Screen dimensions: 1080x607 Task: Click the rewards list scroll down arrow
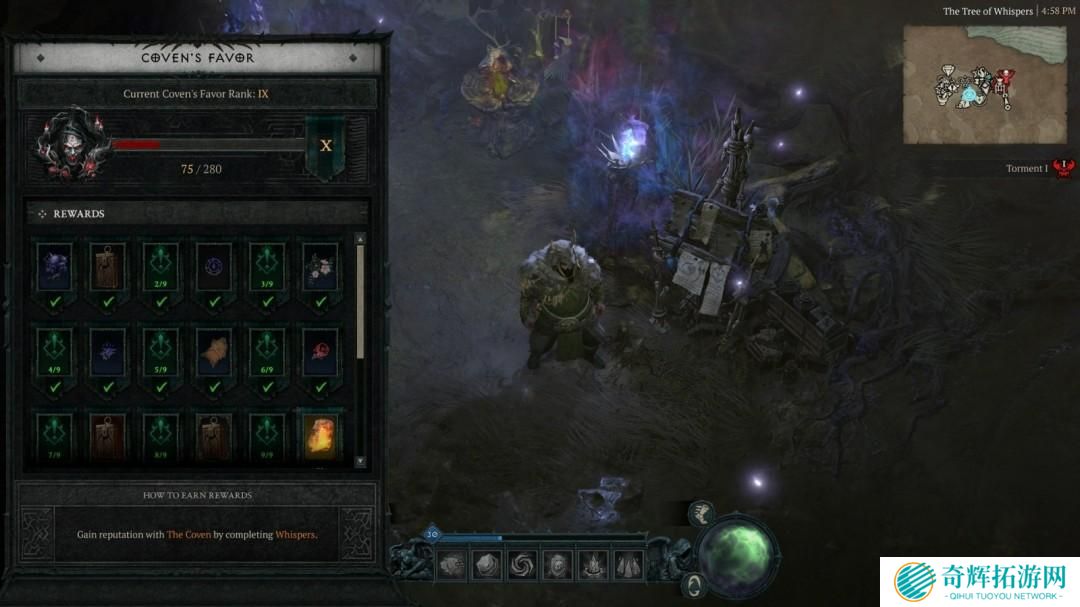[360, 461]
